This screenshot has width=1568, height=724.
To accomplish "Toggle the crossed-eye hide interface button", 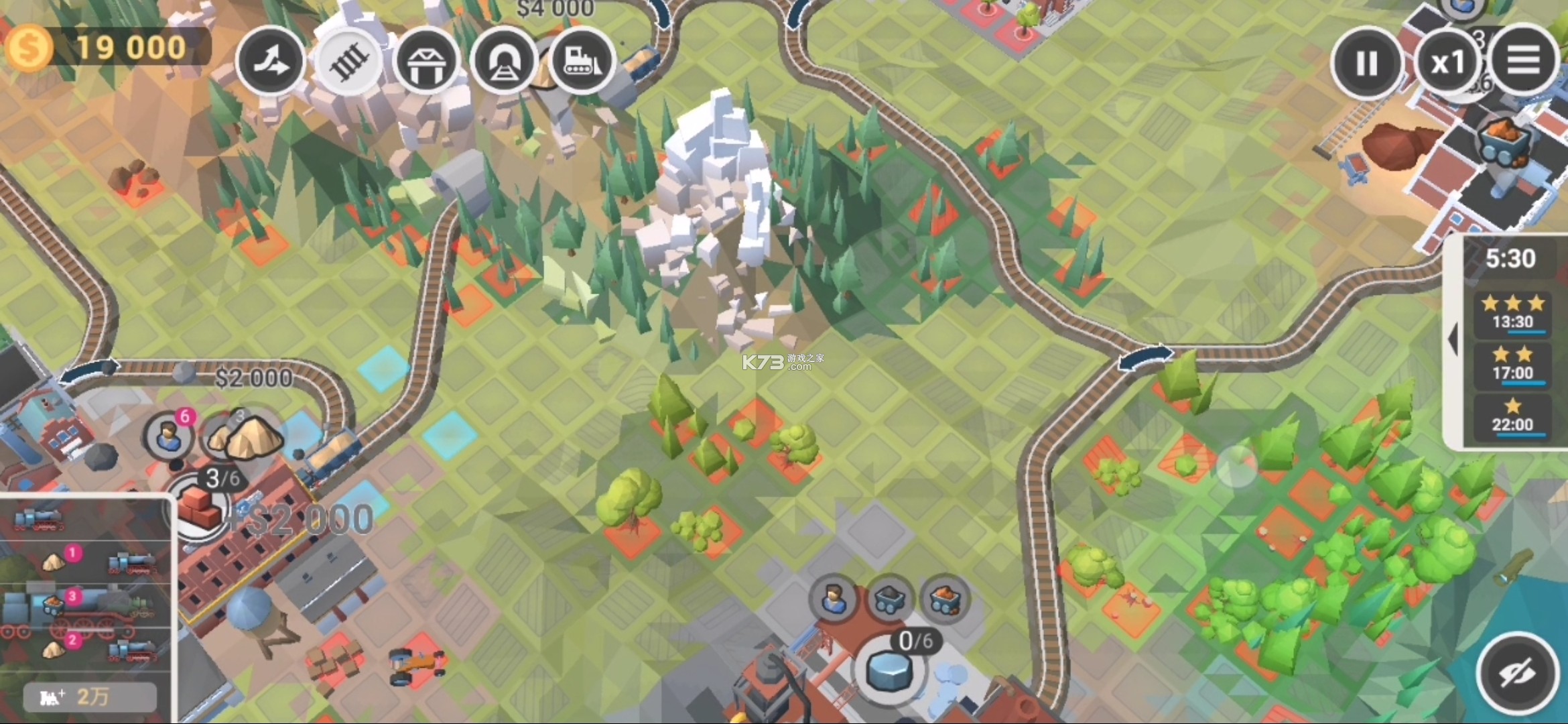I will [1518, 673].
